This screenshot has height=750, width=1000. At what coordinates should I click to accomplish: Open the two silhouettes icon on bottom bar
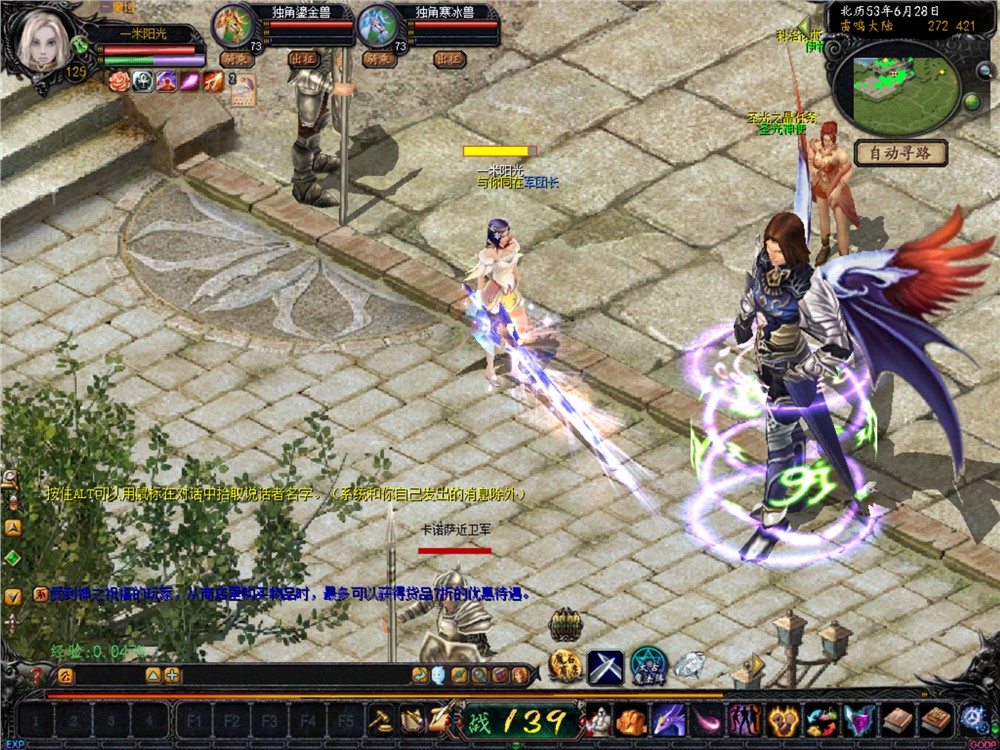(x=743, y=719)
